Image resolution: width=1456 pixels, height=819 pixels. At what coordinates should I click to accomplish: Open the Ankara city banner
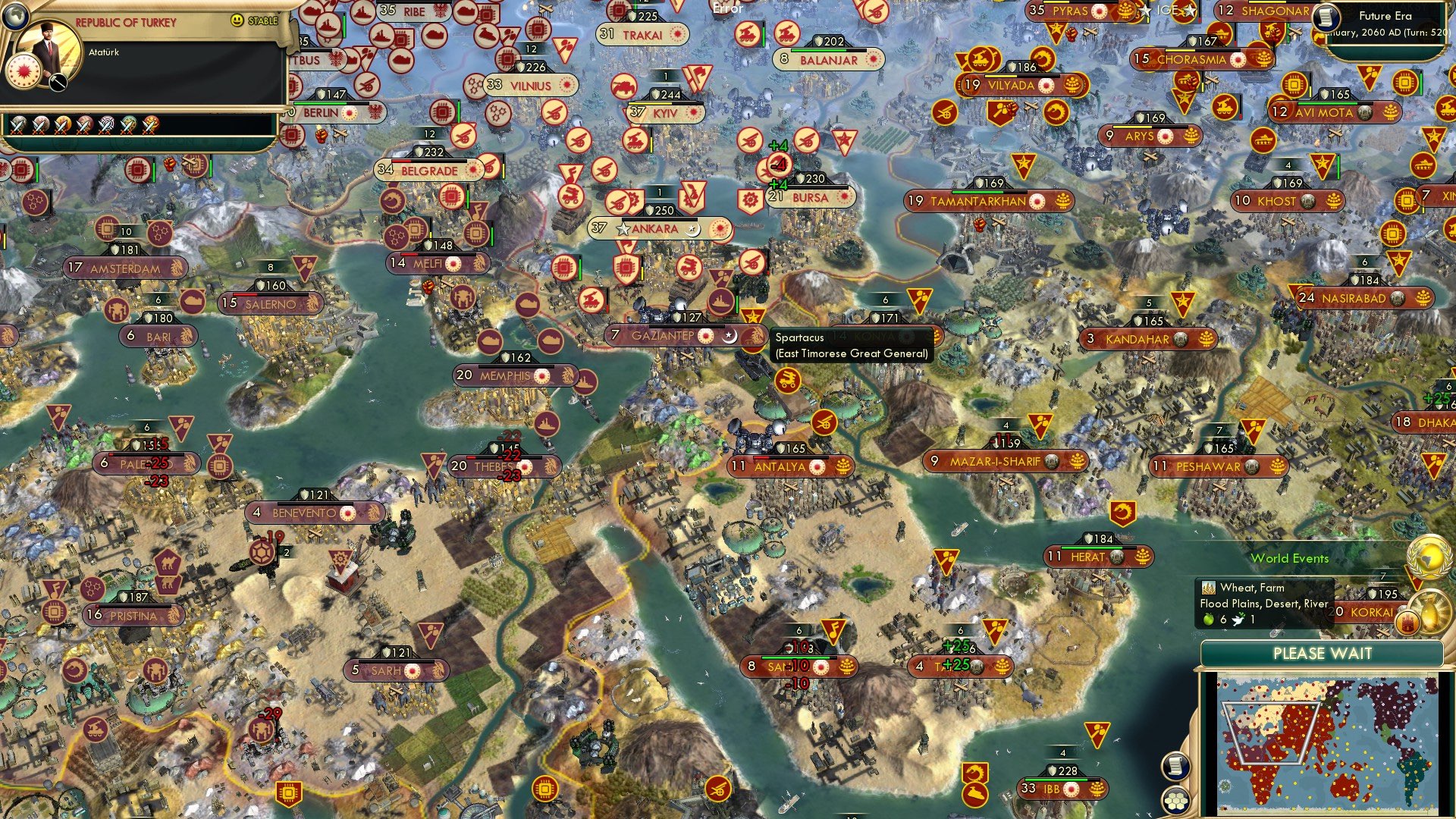657,227
